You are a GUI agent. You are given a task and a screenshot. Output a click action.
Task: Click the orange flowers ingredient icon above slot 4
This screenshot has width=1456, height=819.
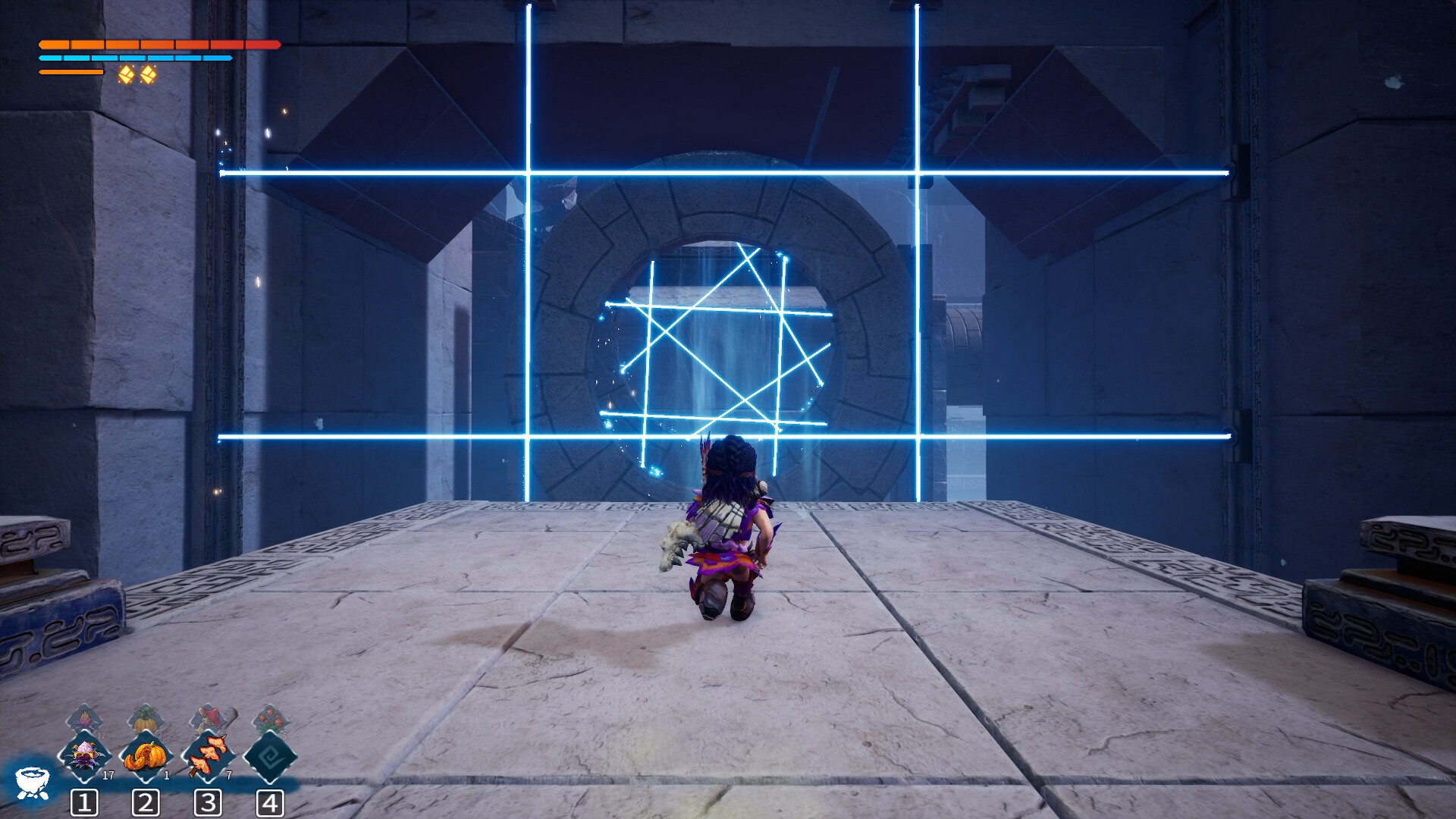point(271,719)
